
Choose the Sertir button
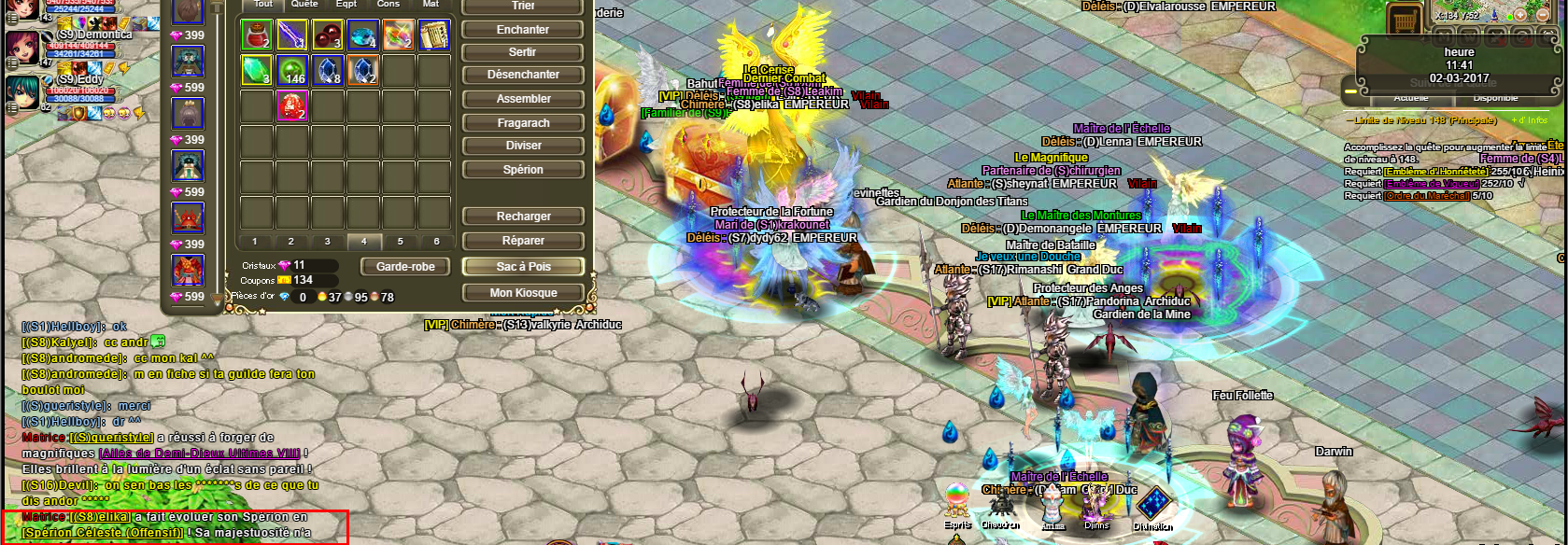[523, 52]
